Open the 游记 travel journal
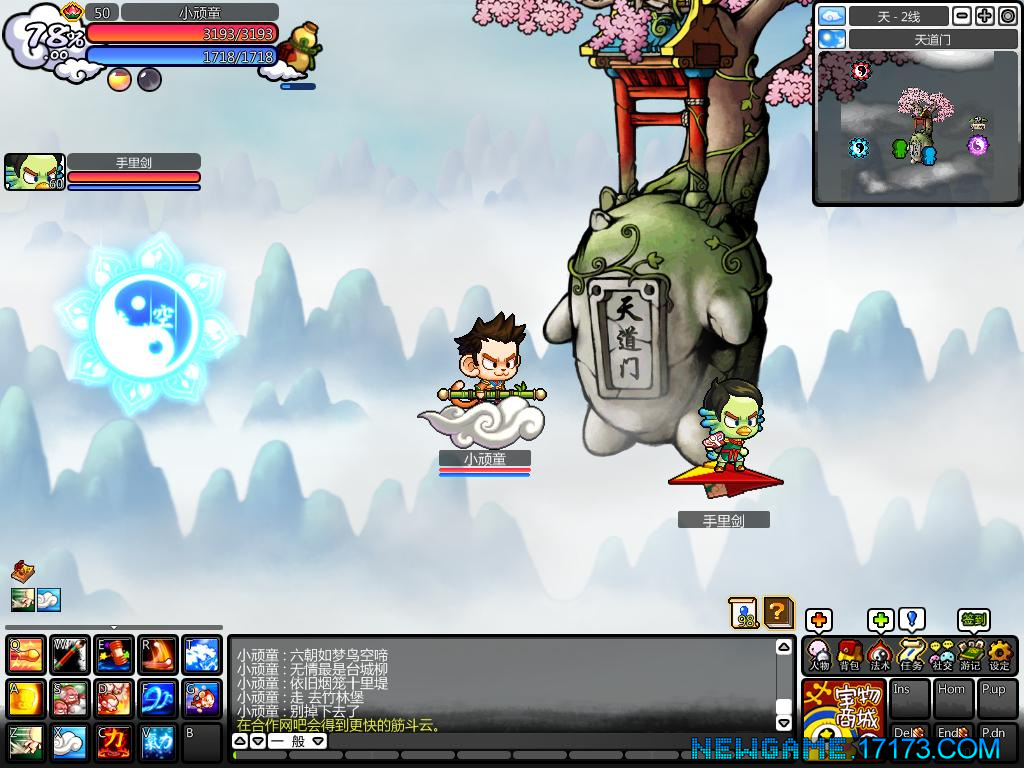The height and width of the screenshot is (768, 1024). 970,654
